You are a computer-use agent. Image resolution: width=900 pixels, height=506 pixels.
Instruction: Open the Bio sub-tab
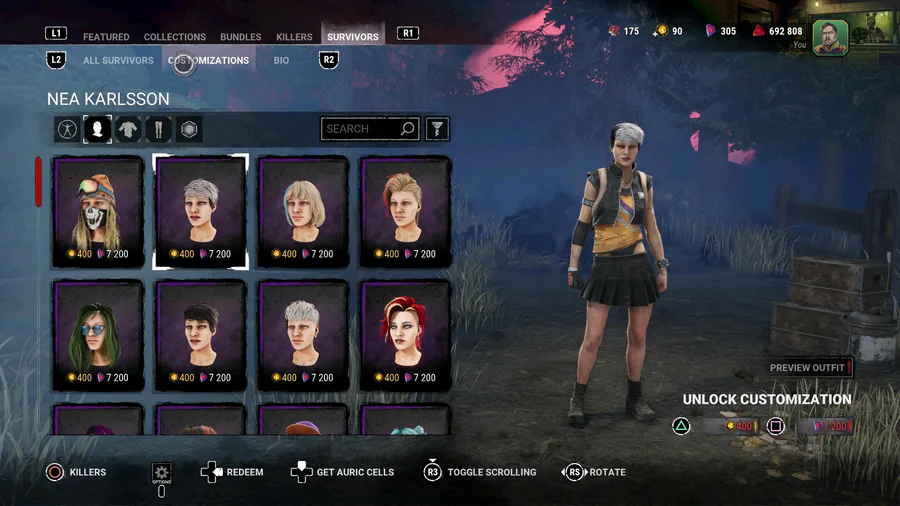click(x=281, y=60)
